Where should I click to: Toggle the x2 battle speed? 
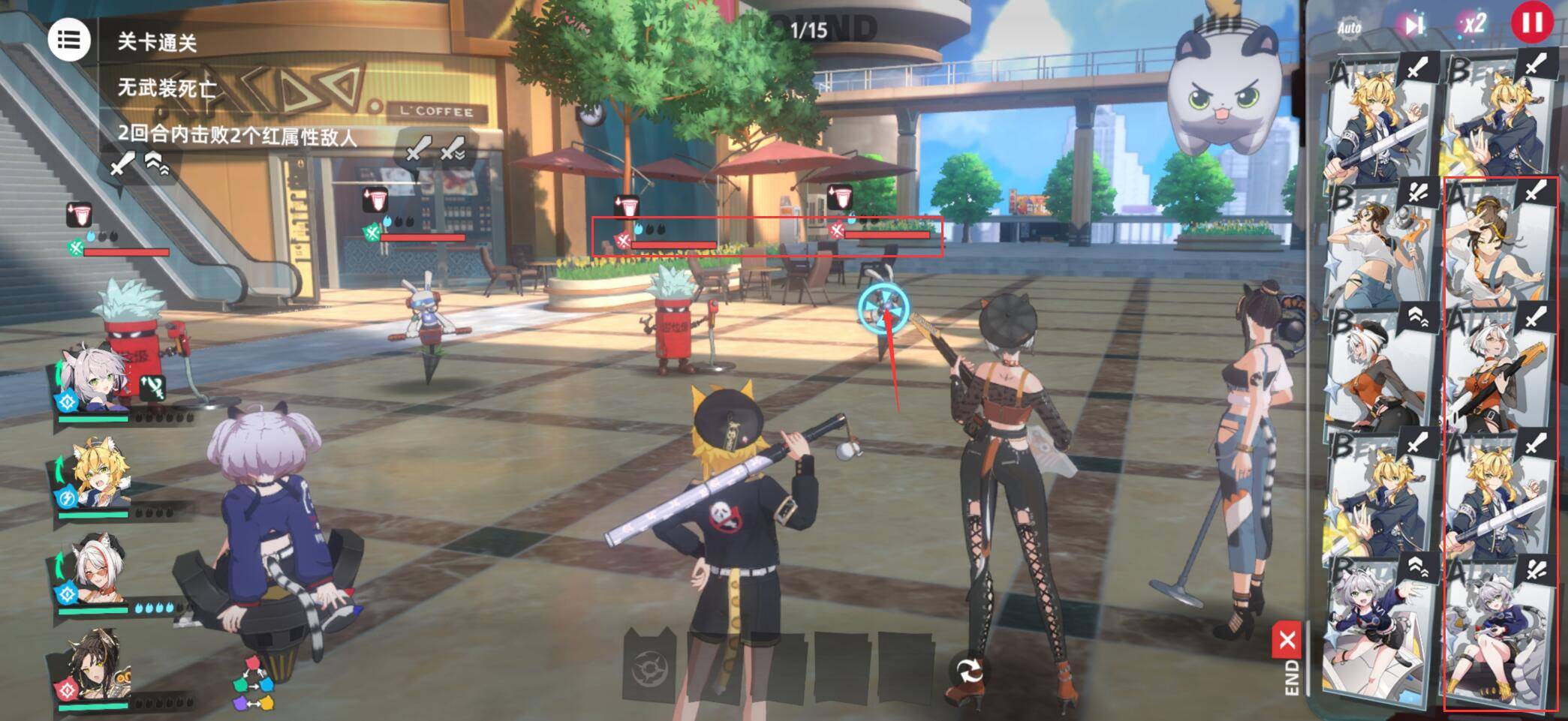coord(1473,25)
